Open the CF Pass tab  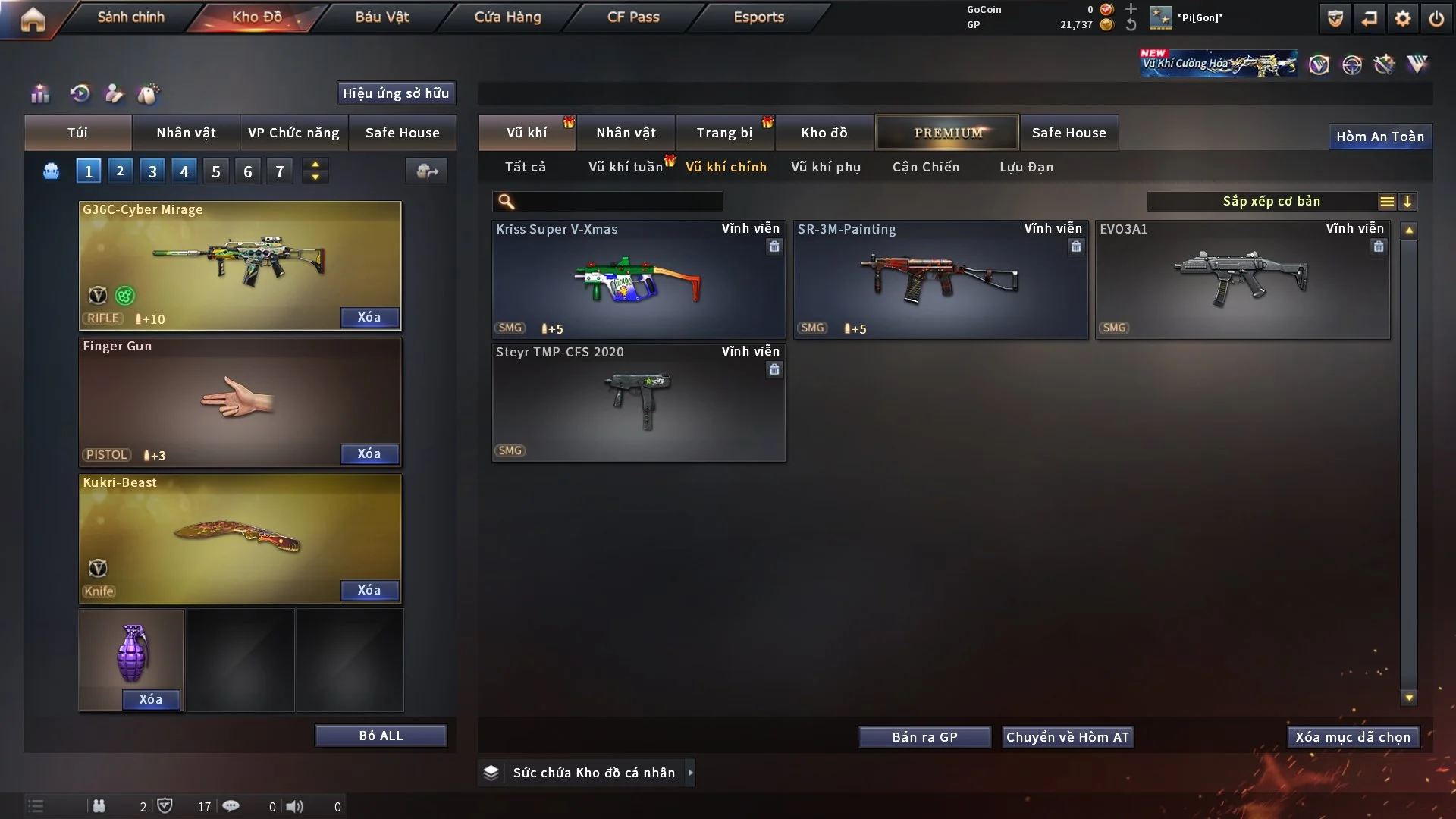click(x=633, y=17)
